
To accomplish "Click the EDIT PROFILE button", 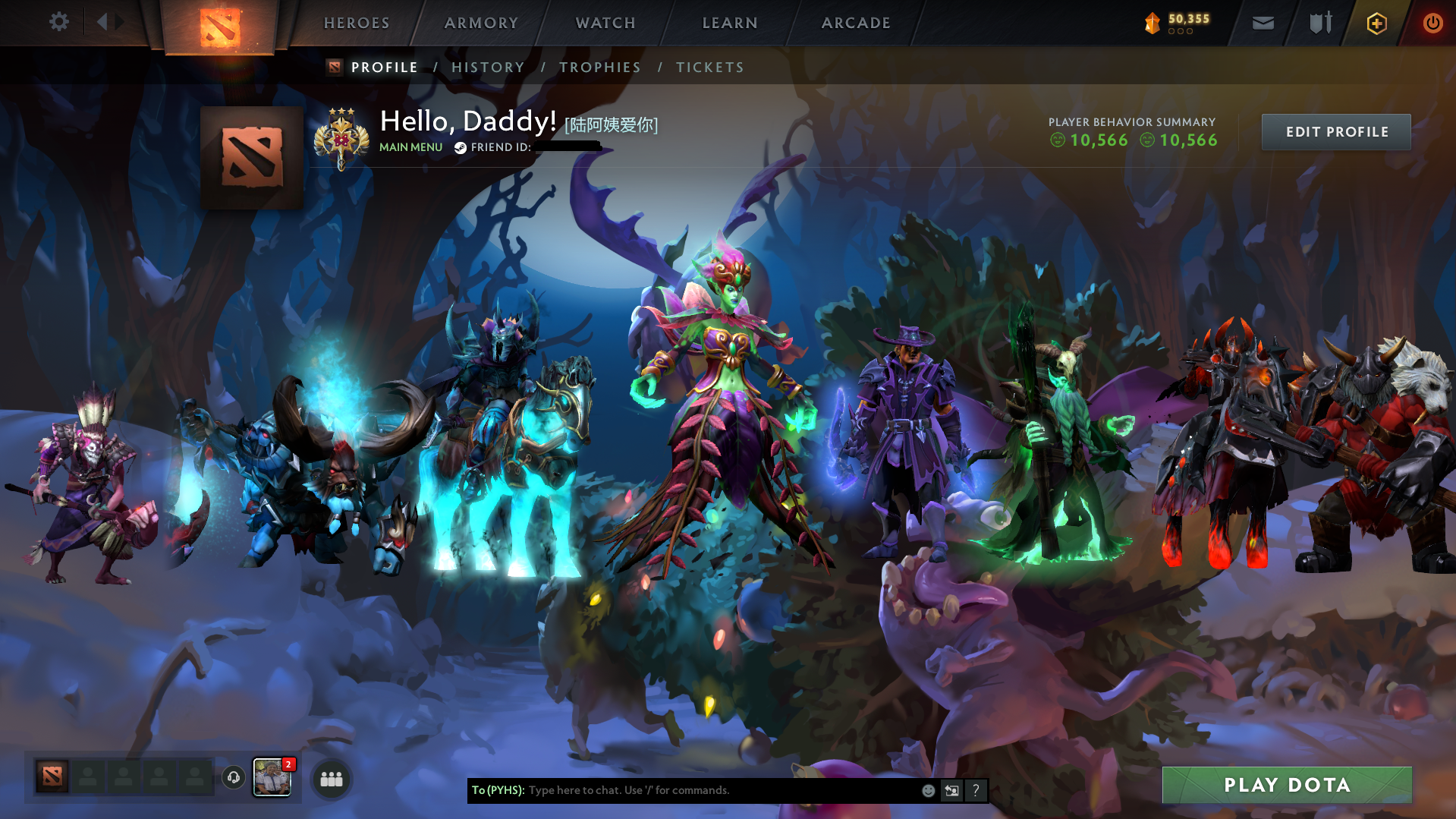I will [1336, 131].
